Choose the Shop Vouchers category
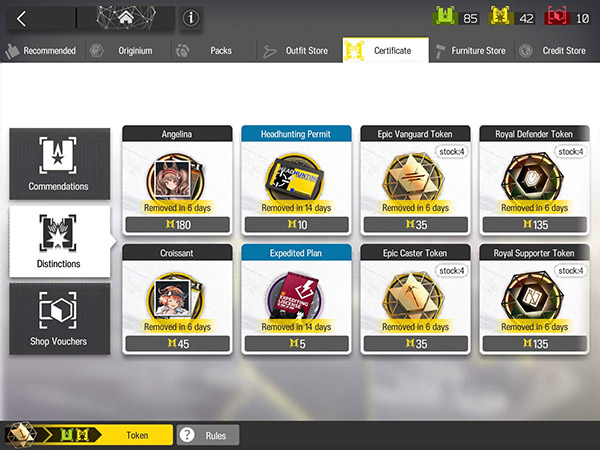The image size is (600, 450). (59, 319)
